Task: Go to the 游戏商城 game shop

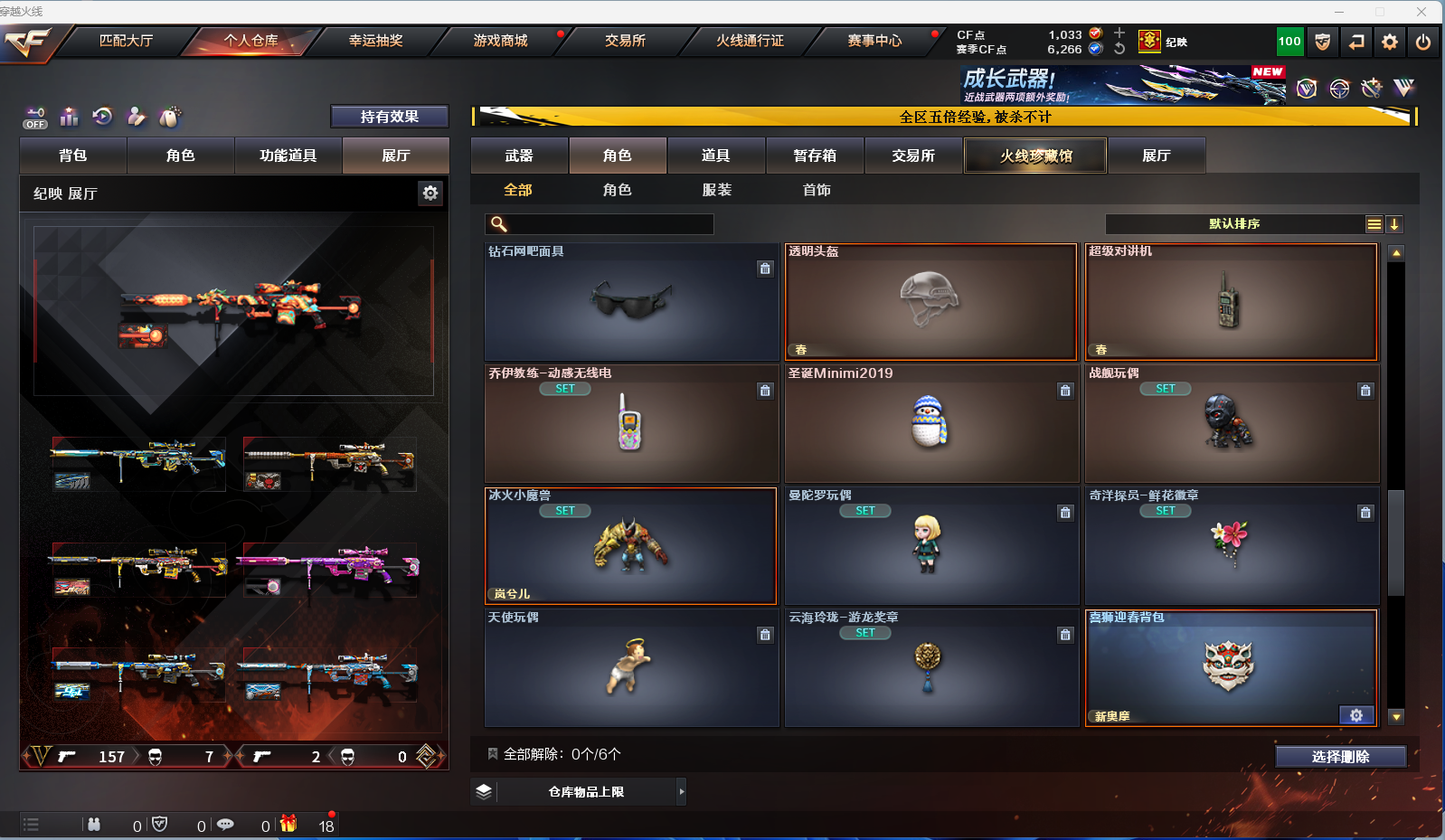Action: (500, 41)
